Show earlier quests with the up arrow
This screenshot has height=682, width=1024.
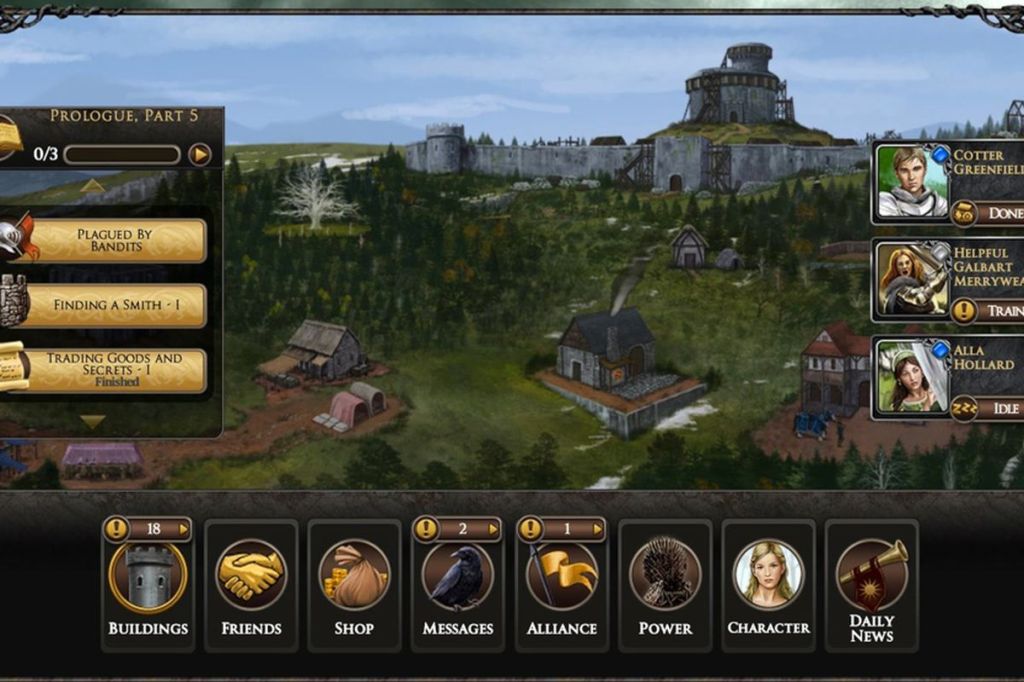point(93,186)
